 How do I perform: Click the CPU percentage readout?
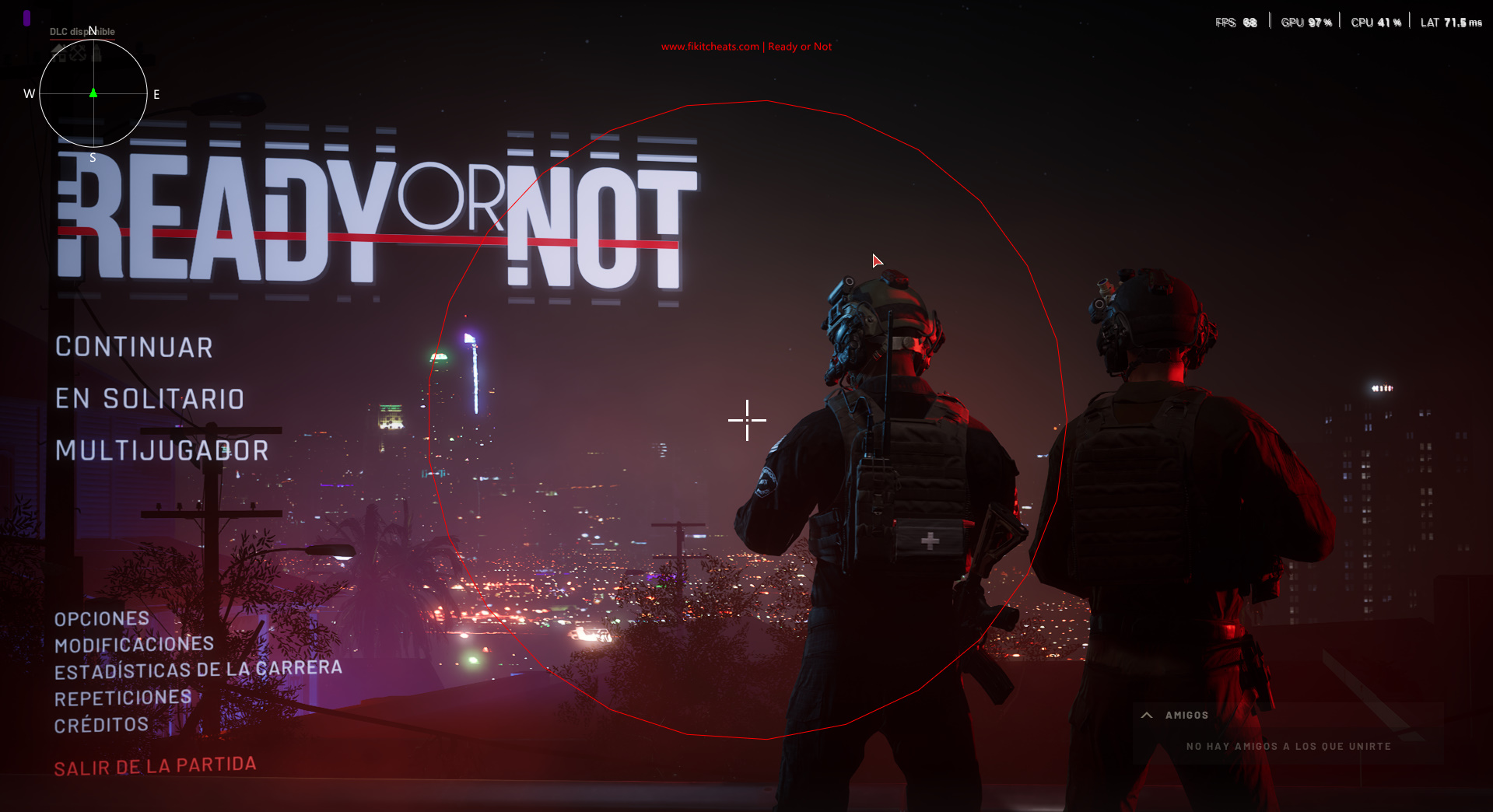coord(1376,22)
